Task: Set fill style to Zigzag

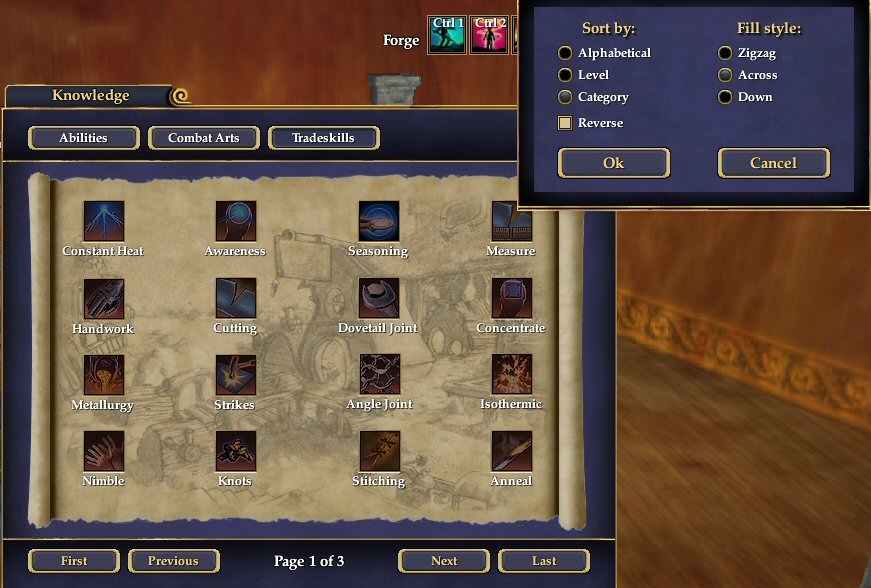Action: (725, 53)
